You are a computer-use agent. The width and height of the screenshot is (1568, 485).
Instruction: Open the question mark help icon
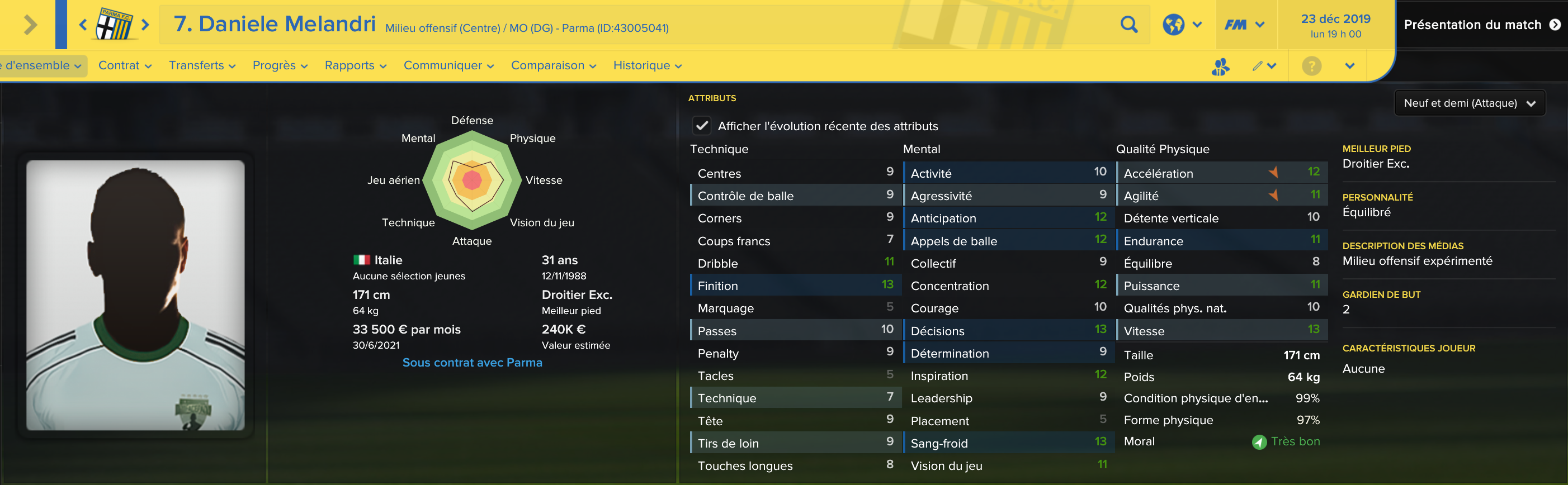click(1311, 66)
